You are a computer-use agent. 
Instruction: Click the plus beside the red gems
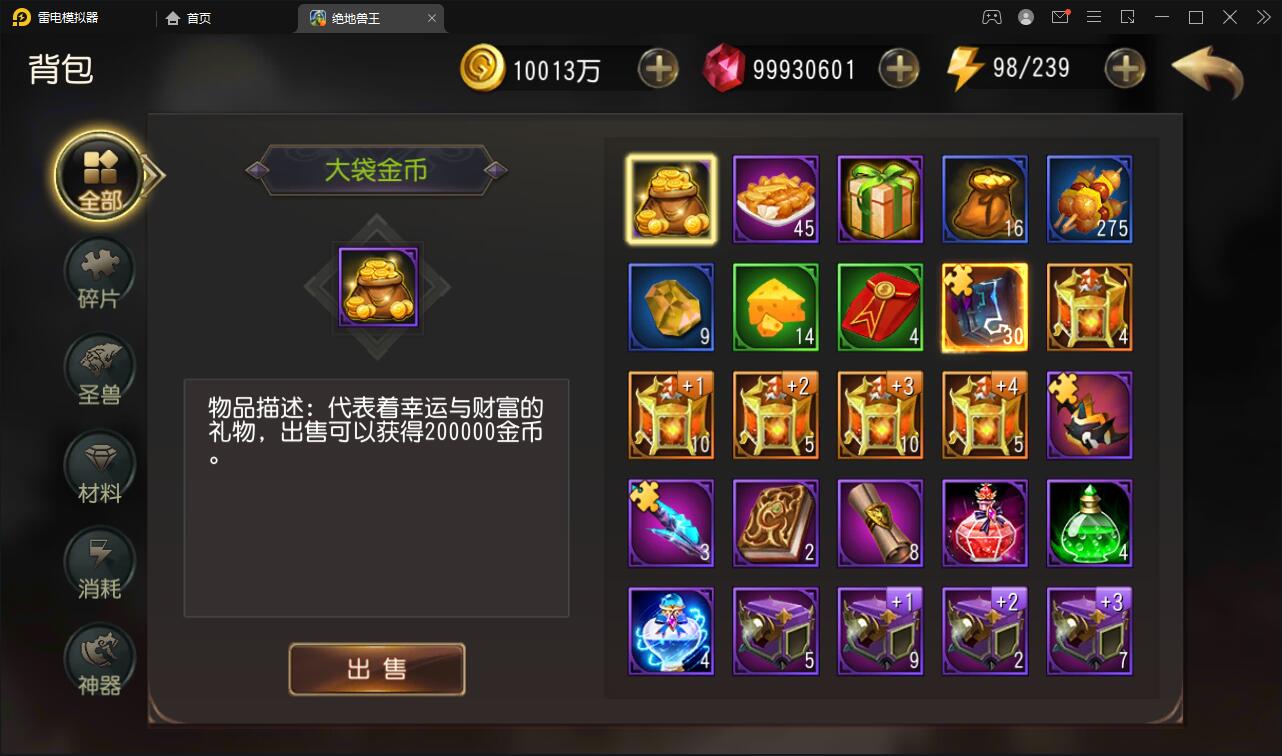coord(898,69)
